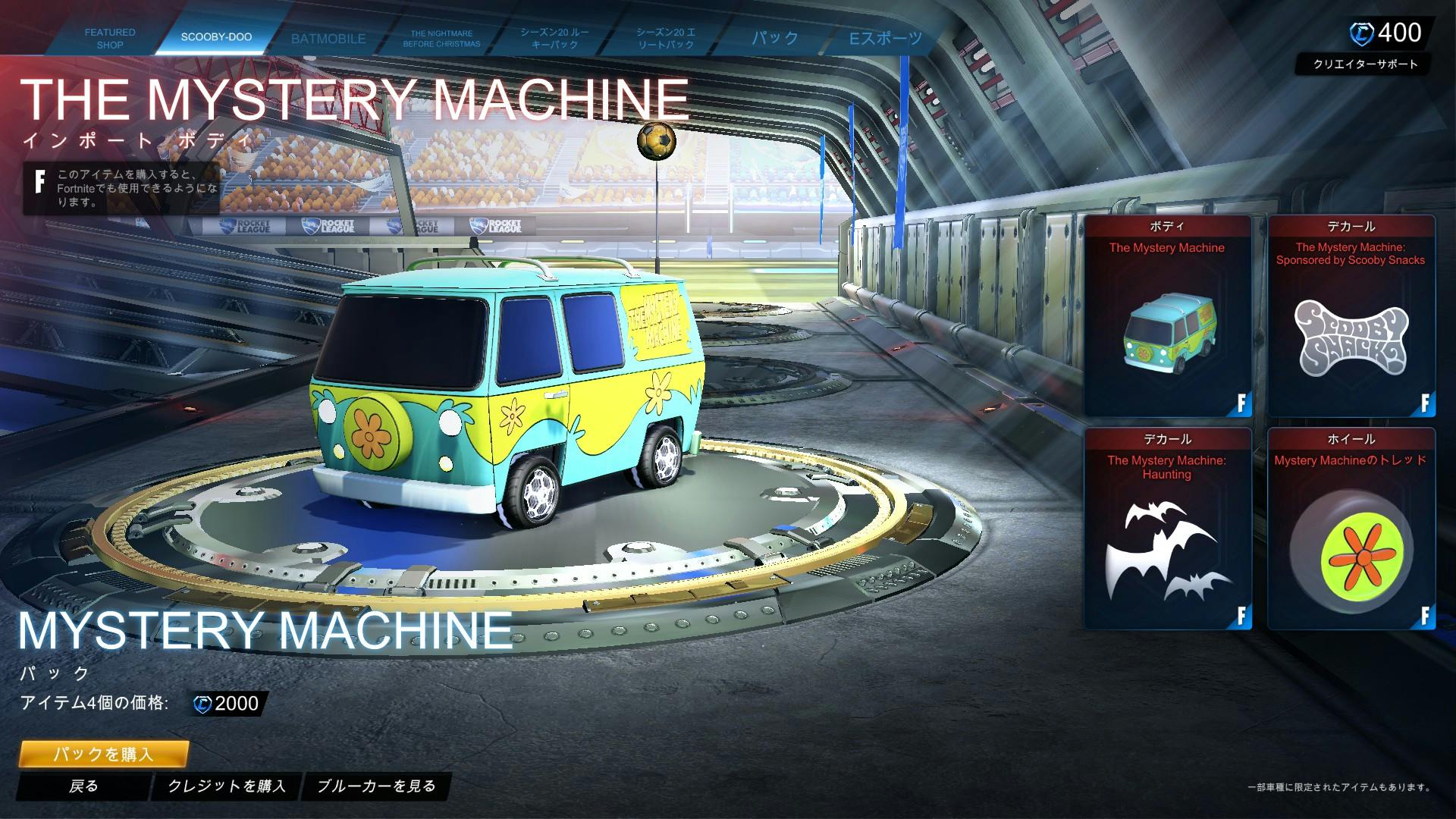Select the Scooby-Doo shop tab
The width and height of the screenshot is (1456, 819).
(x=216, y=37)
